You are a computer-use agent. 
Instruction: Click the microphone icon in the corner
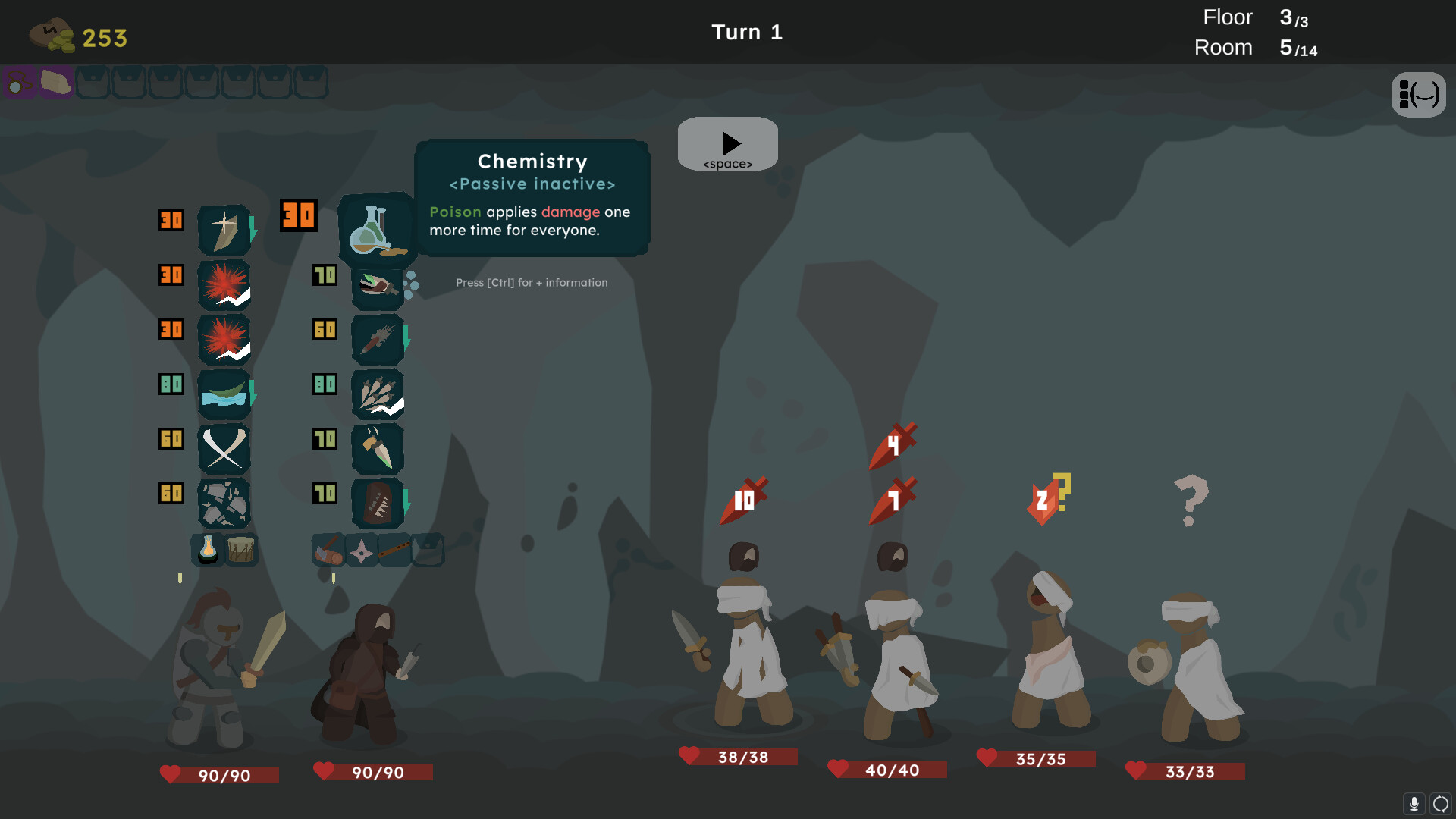pyautogui.click(x=1414, y=803)
